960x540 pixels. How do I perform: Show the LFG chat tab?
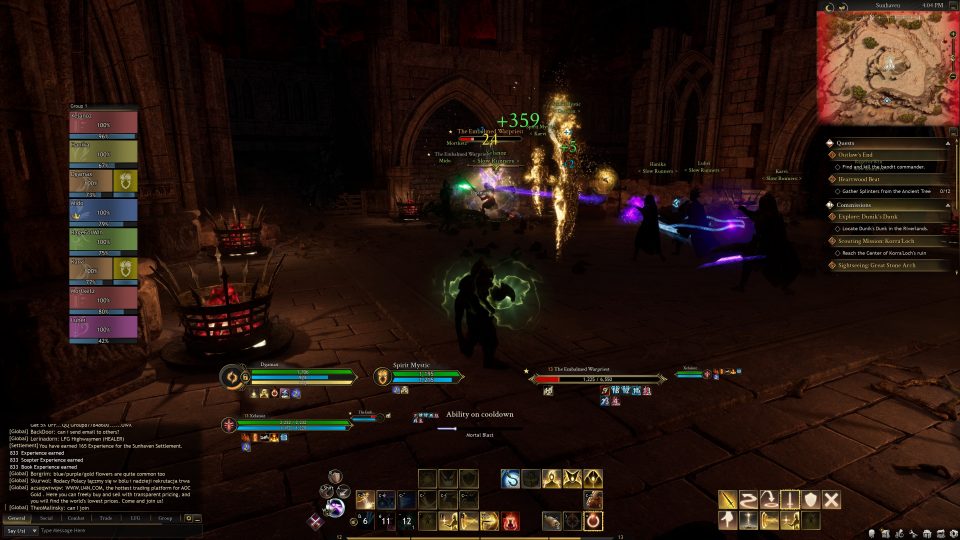tap(135, 518)
